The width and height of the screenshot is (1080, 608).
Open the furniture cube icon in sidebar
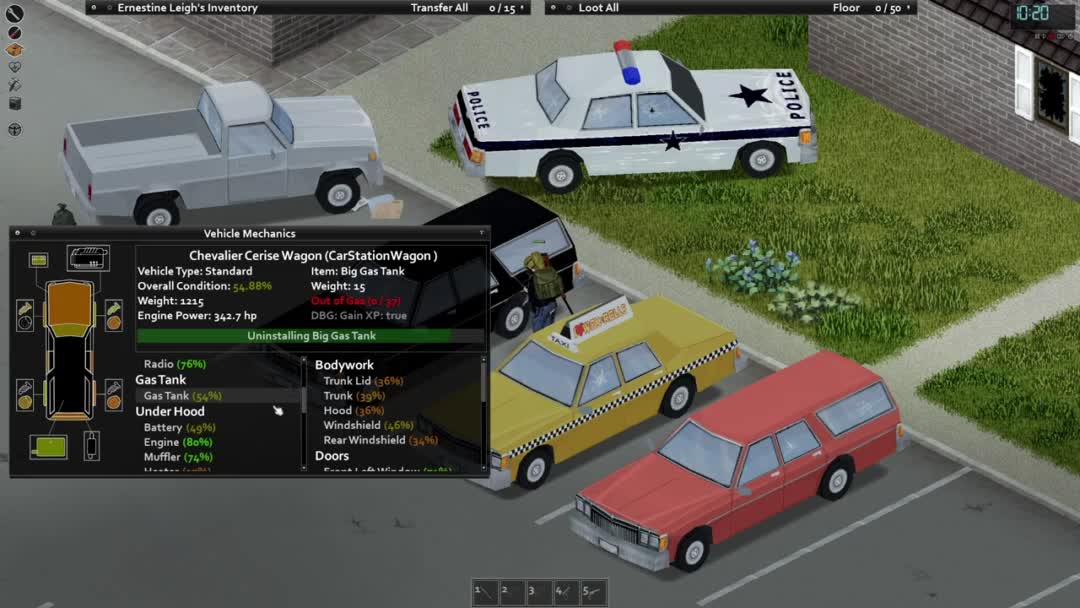[15, 103]
